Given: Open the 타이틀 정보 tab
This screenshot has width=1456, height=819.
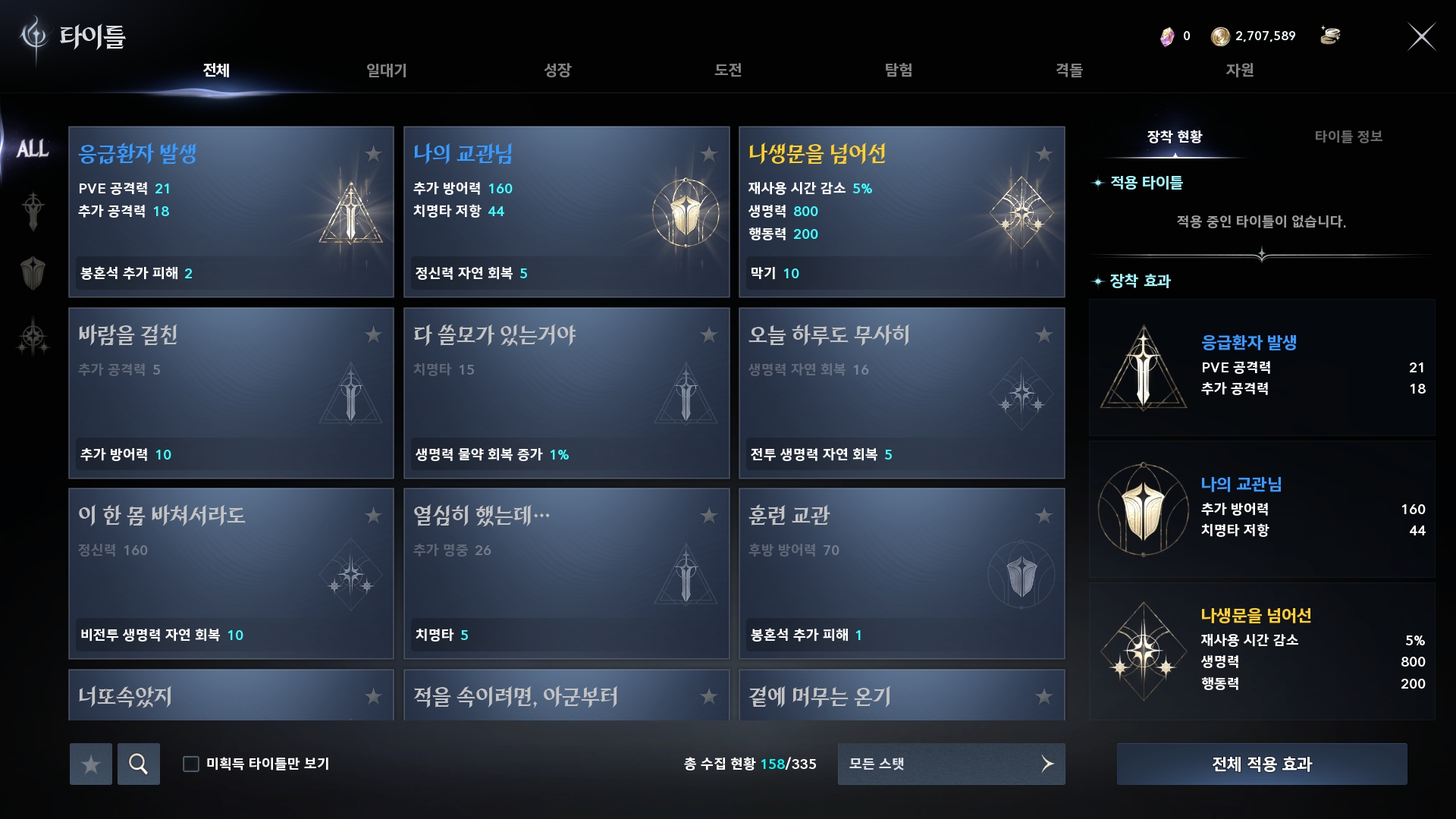Looking at the screenshot, I should (1349, 136).
